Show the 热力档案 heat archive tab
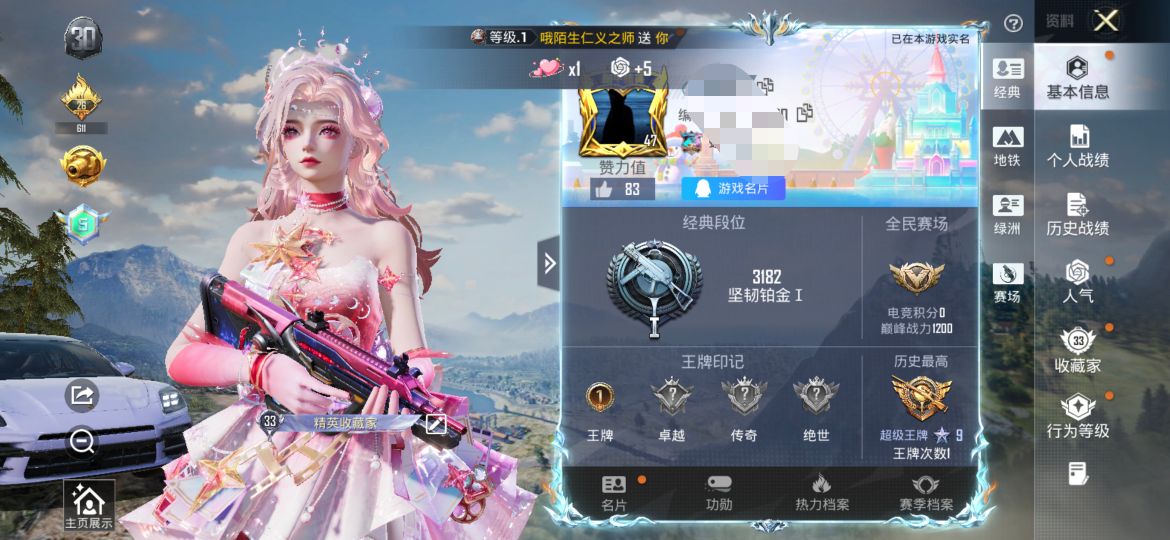Image resolution: width=1170 pixels, height=540 pixels. click(821, 493)
